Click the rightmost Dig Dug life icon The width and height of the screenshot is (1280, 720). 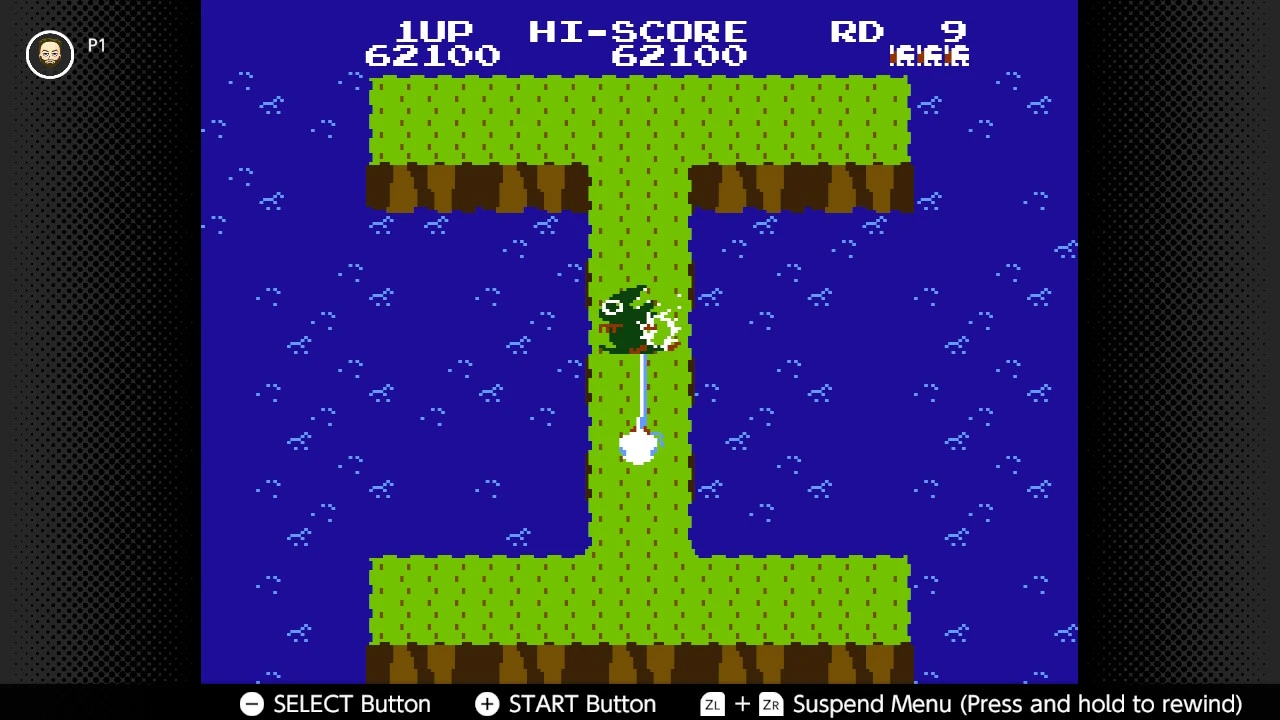point(956,56)
